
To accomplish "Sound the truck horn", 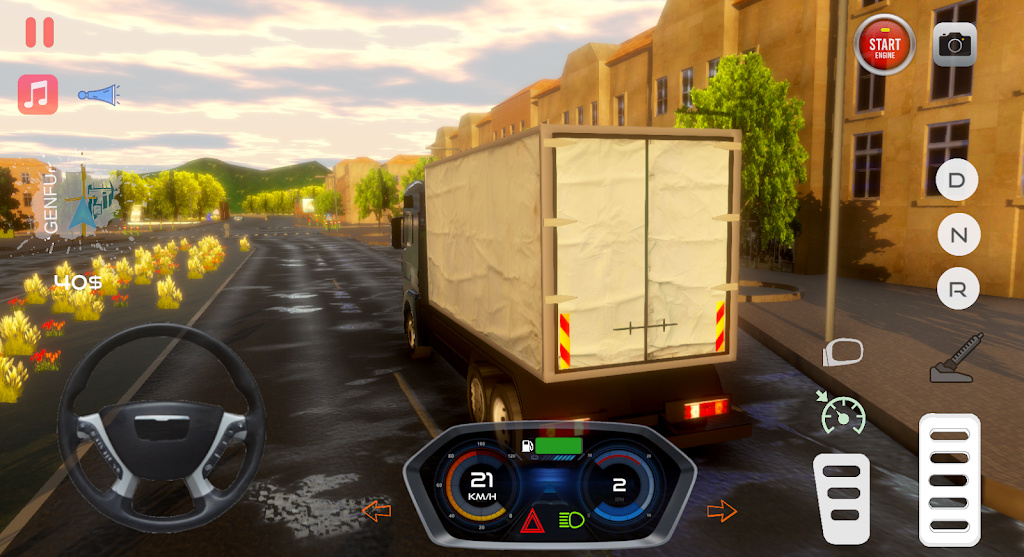I will tap(98, 95).
